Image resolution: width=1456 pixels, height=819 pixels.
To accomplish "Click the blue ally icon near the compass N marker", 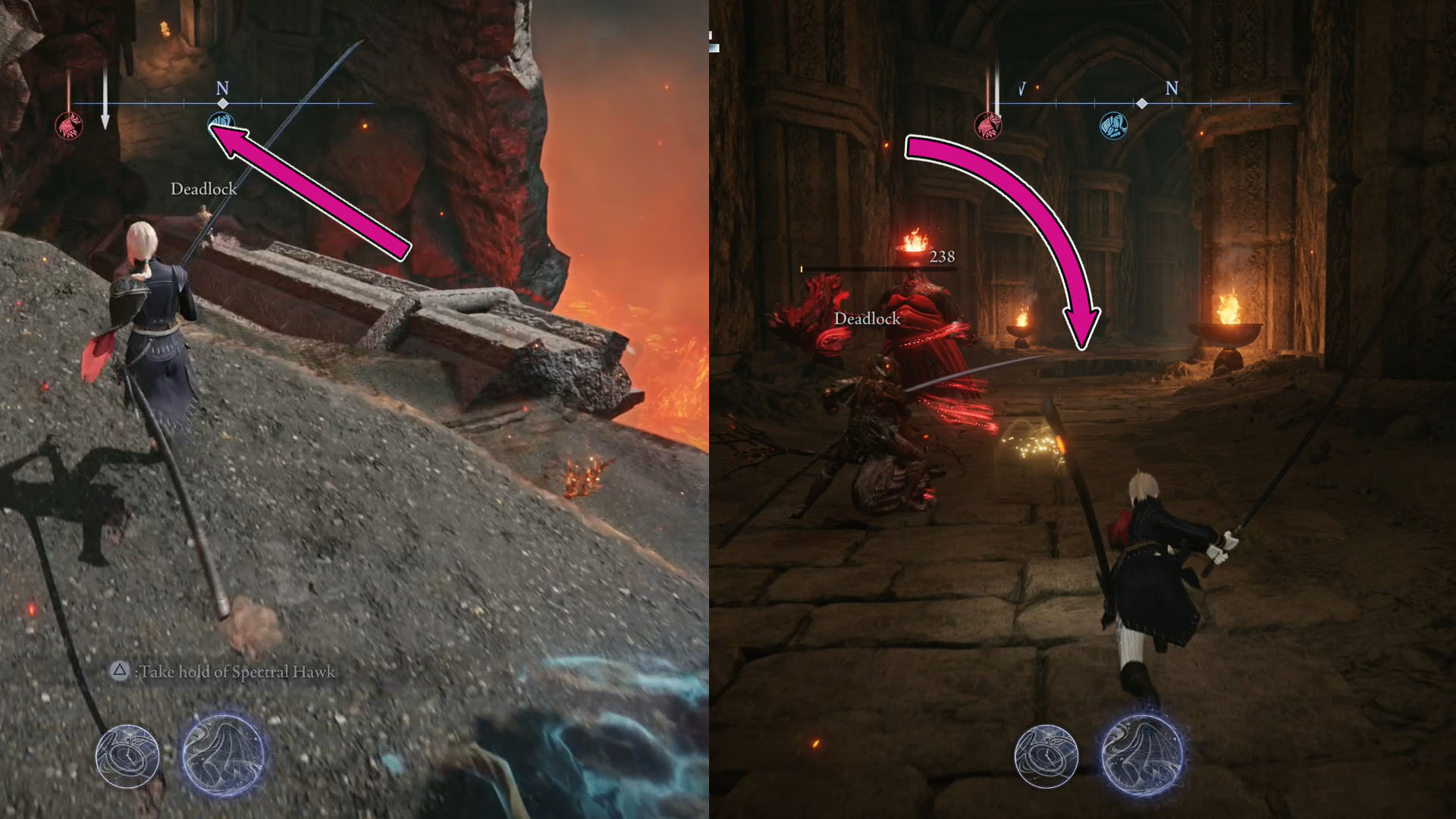I will pyautogui.click(x=221, y=120).
